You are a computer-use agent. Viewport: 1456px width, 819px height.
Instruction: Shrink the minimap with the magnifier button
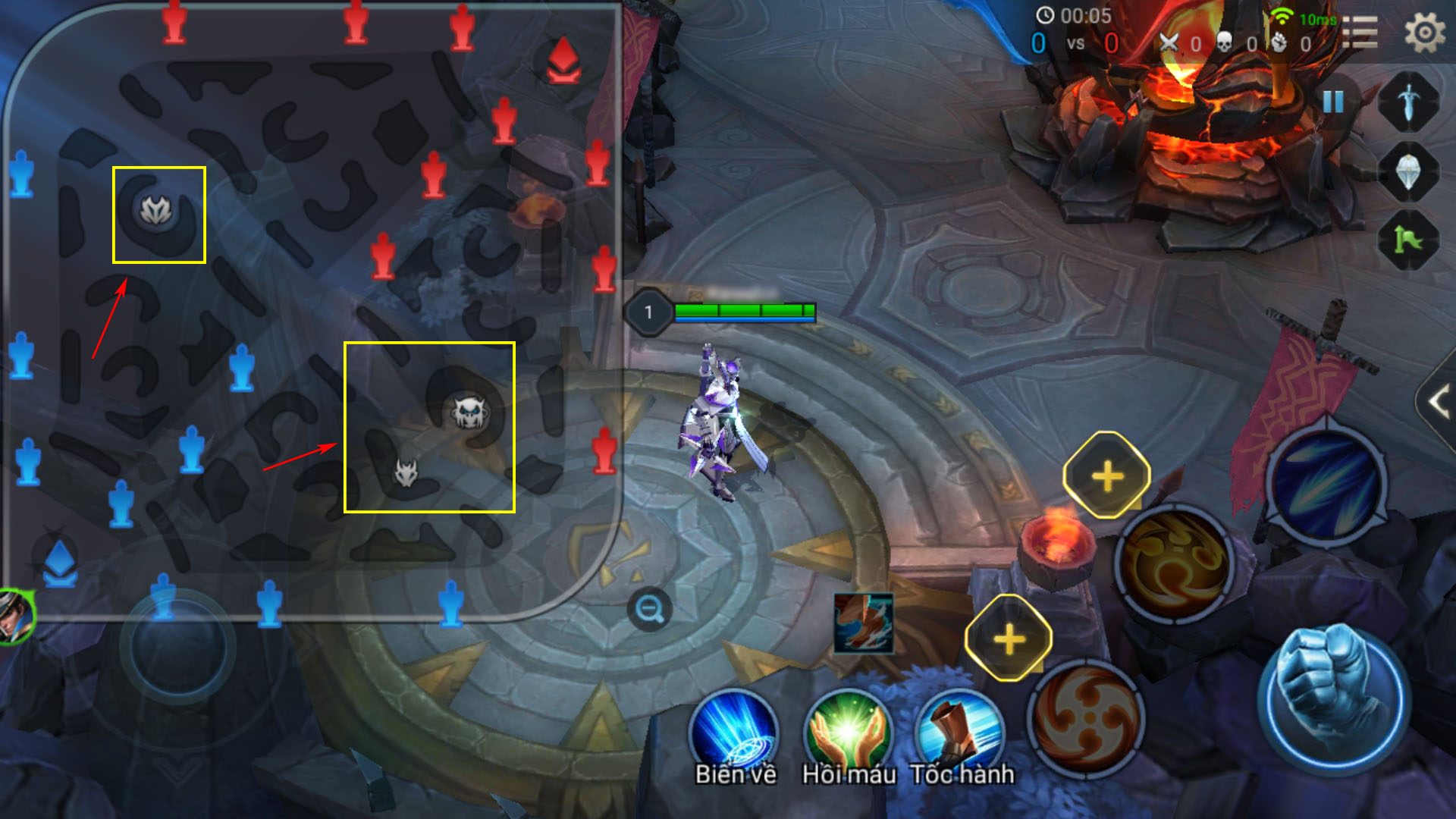tap(649, 609)
